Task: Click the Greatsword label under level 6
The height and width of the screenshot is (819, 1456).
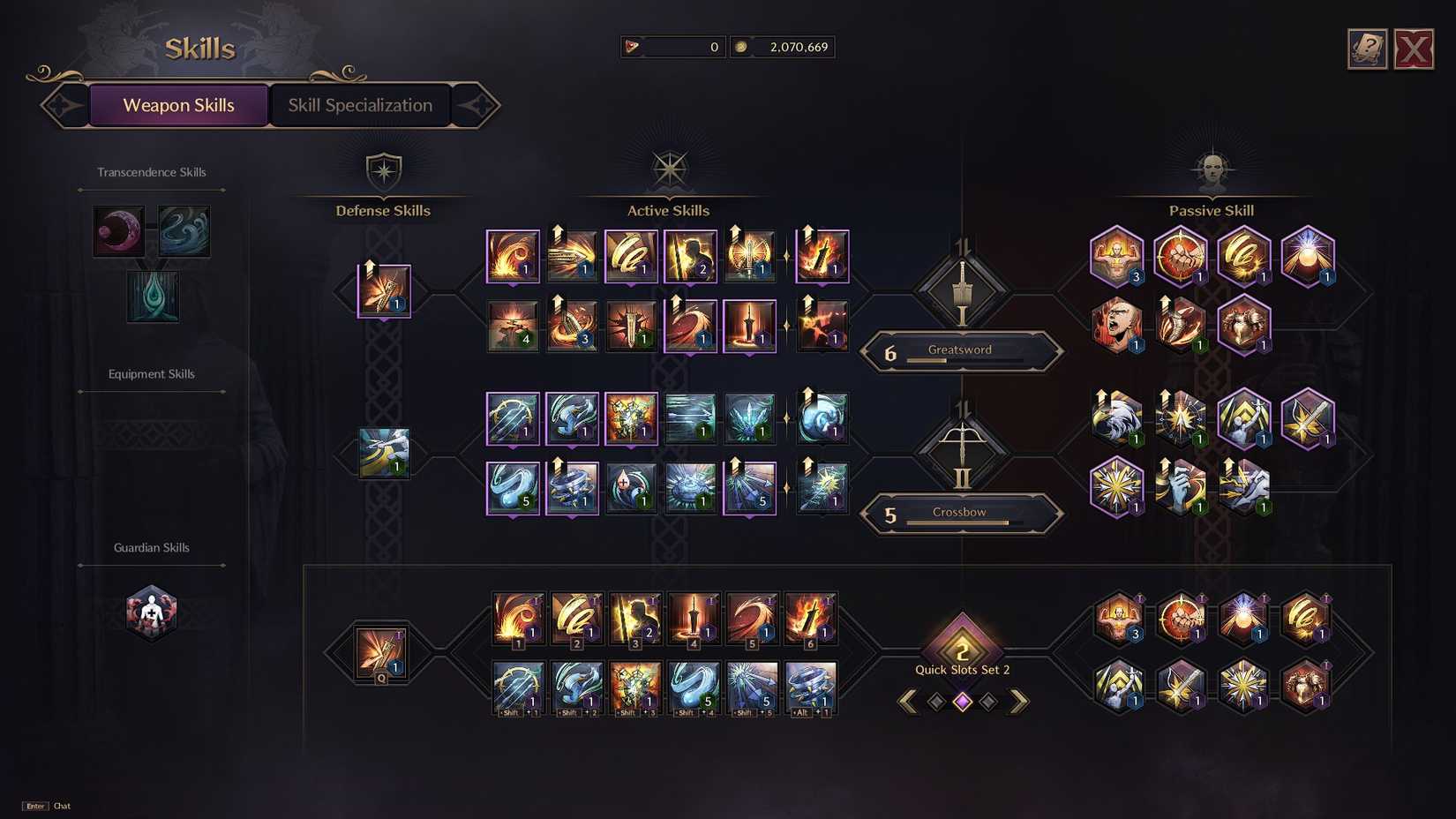Action: pyautogui.click(x=960, y=349)
